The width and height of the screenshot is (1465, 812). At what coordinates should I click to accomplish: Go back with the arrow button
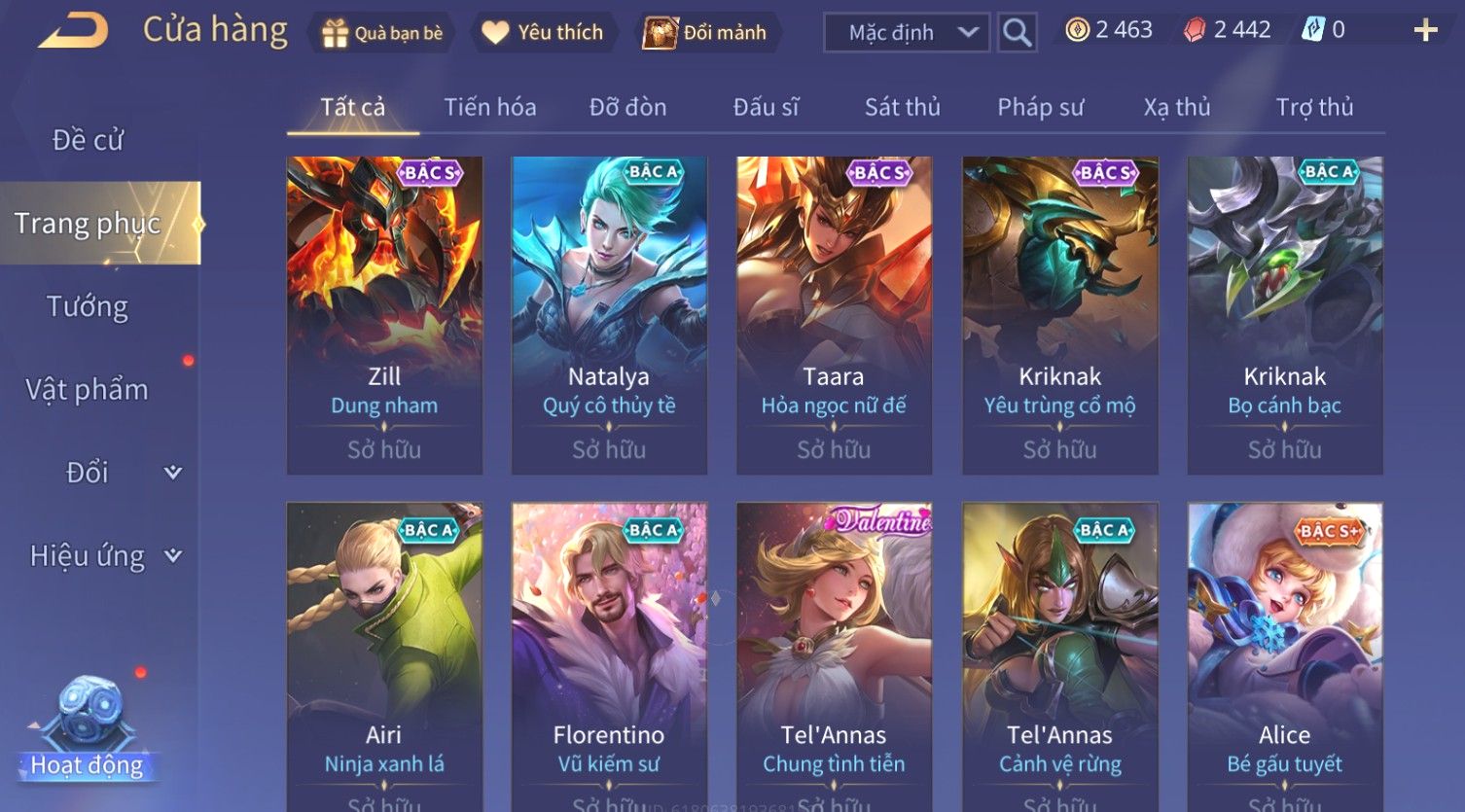(x=73, y=31)
